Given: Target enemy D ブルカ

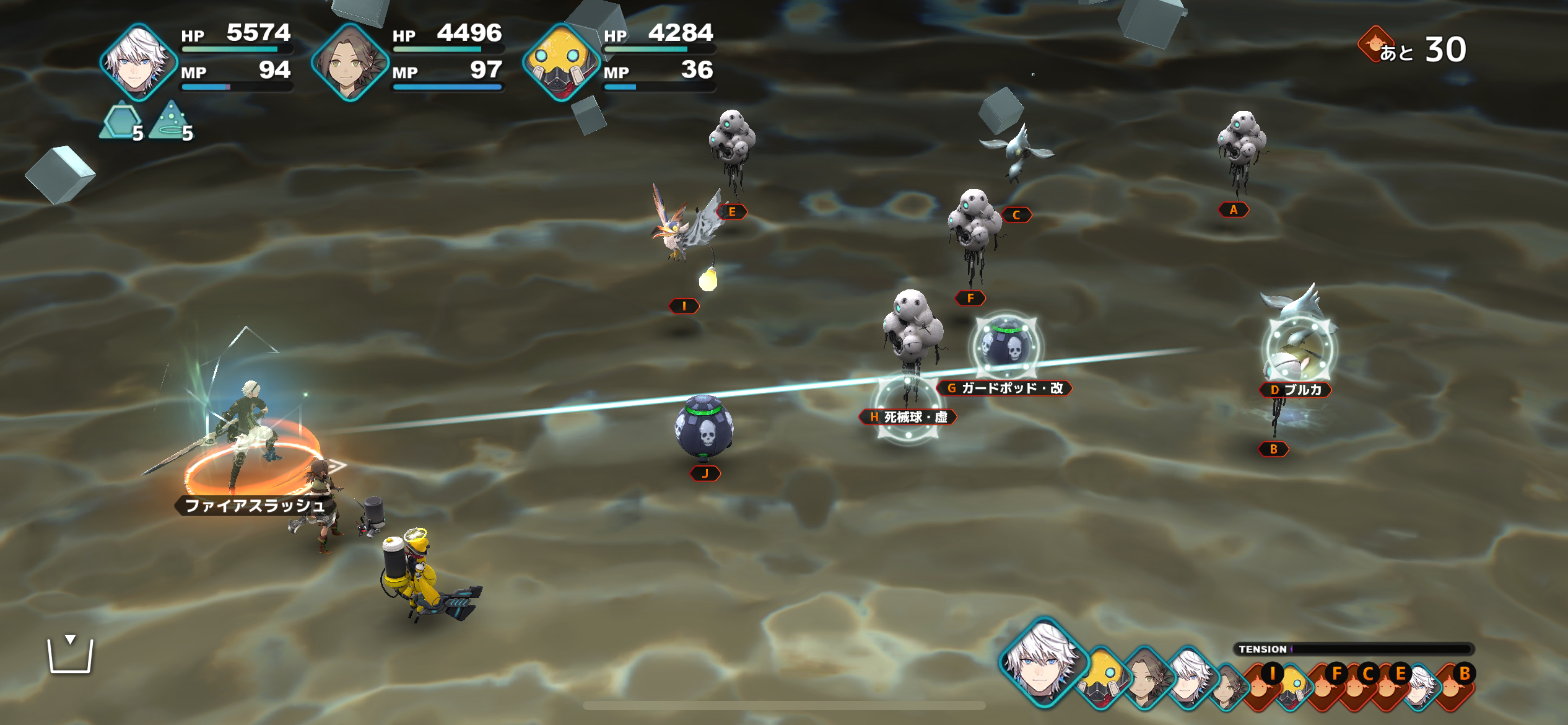Looking at the screenshot, I should point(1295,390).
